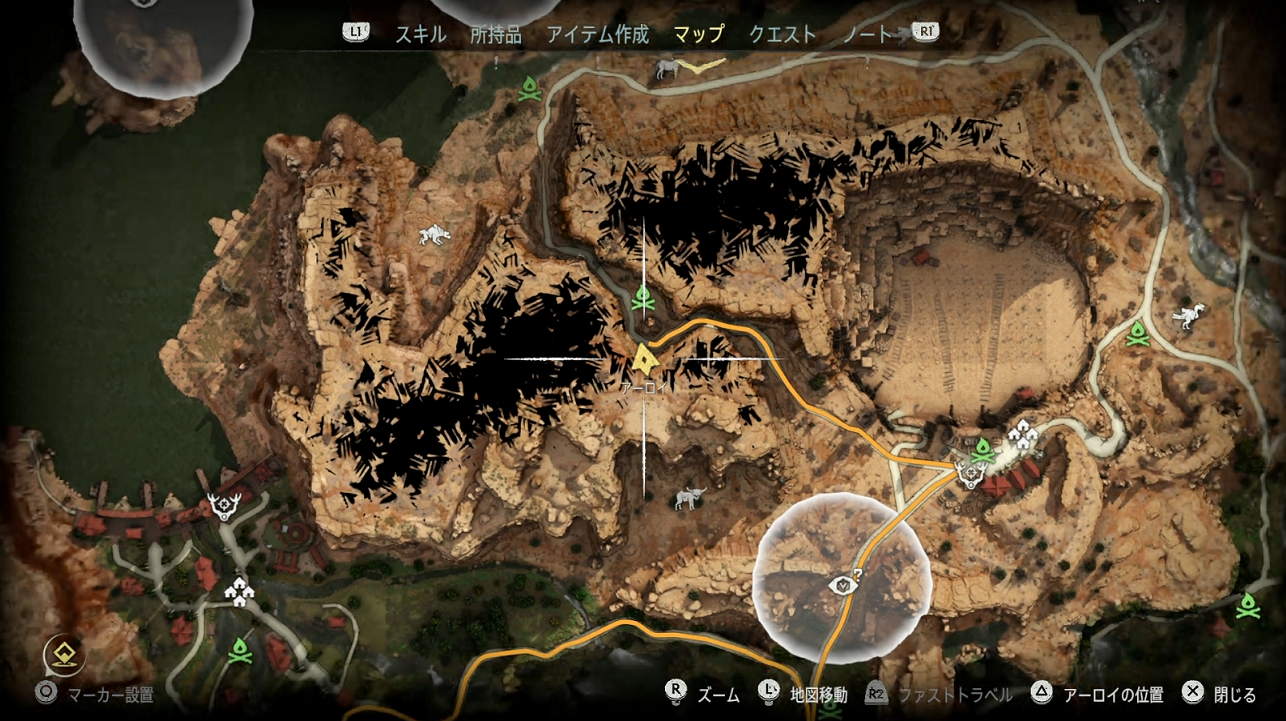Image resolution: width=1286 pixels, height=721 pixels.
Task: Select the campfire beside the bird-like machine icon
Action: (x=1138, y=334)
